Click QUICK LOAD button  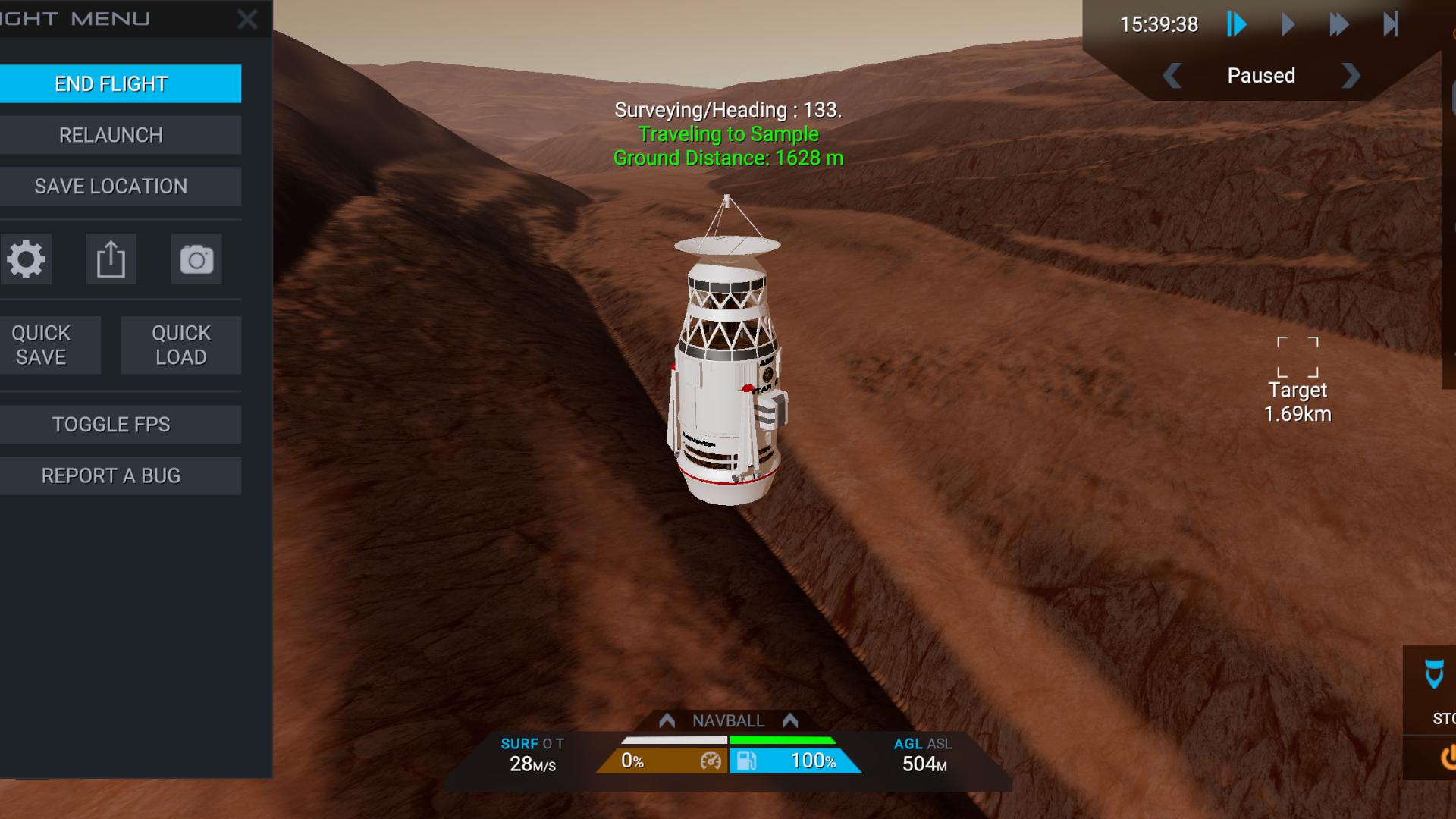(x=181, y=345)
